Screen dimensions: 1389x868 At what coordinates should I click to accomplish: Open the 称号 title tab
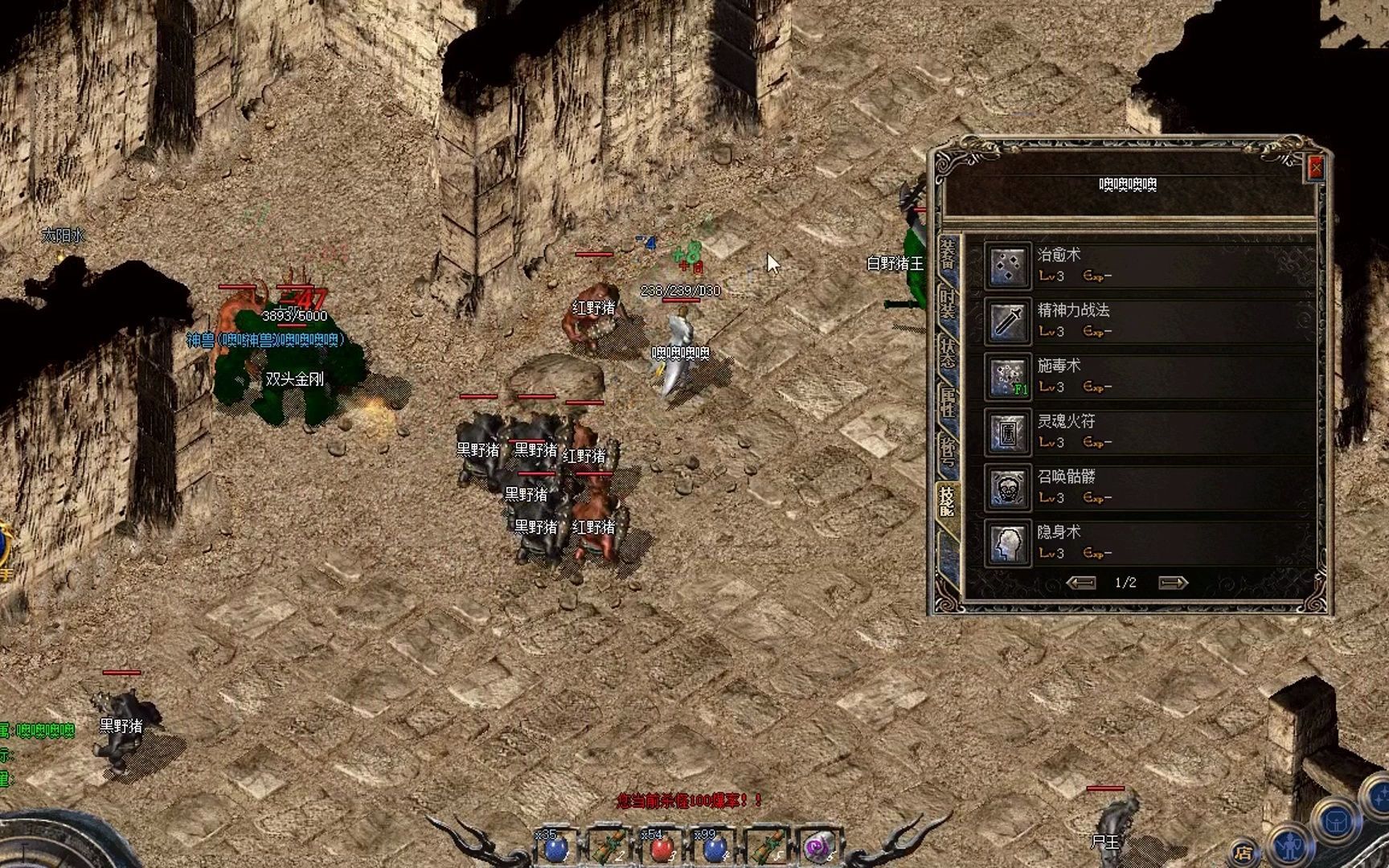tap(949, 450)
